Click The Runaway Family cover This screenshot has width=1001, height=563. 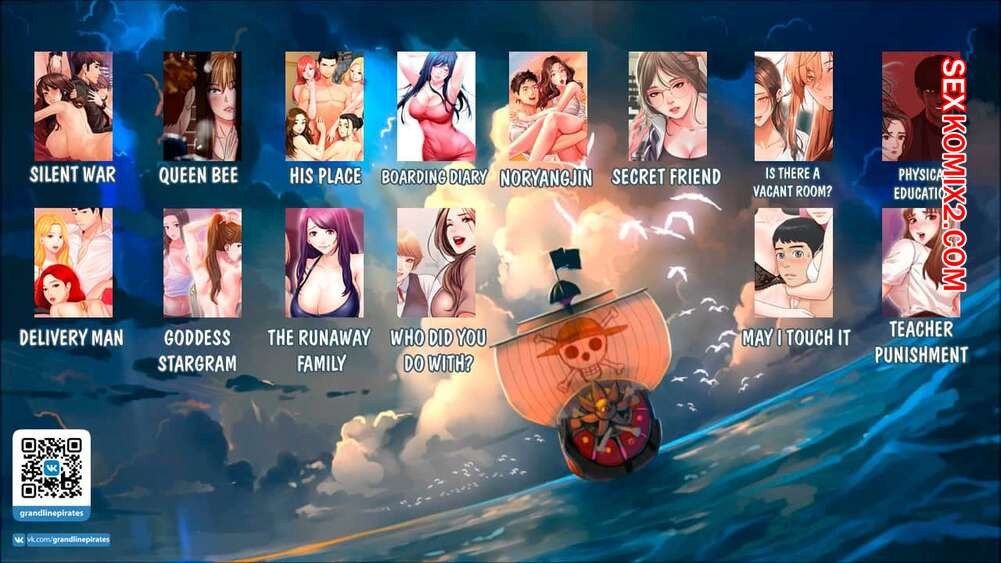(324, 262)
